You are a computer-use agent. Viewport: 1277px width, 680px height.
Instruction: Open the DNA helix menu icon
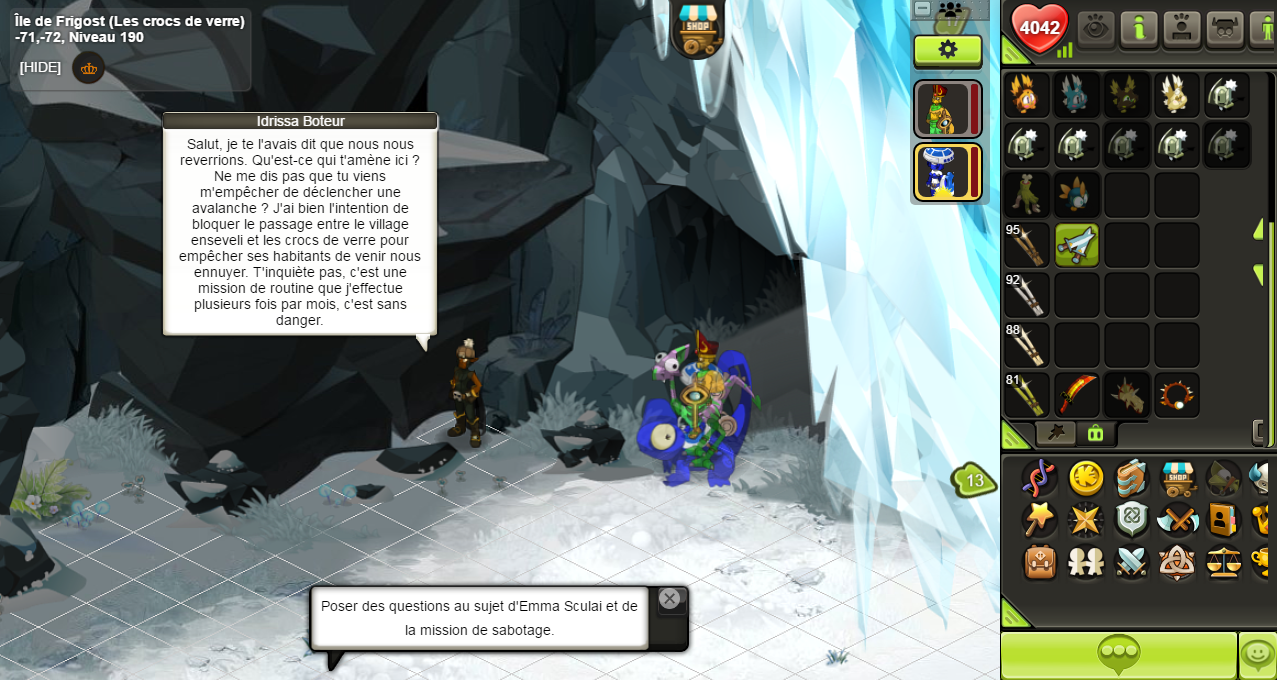(x=1040, y=478)
